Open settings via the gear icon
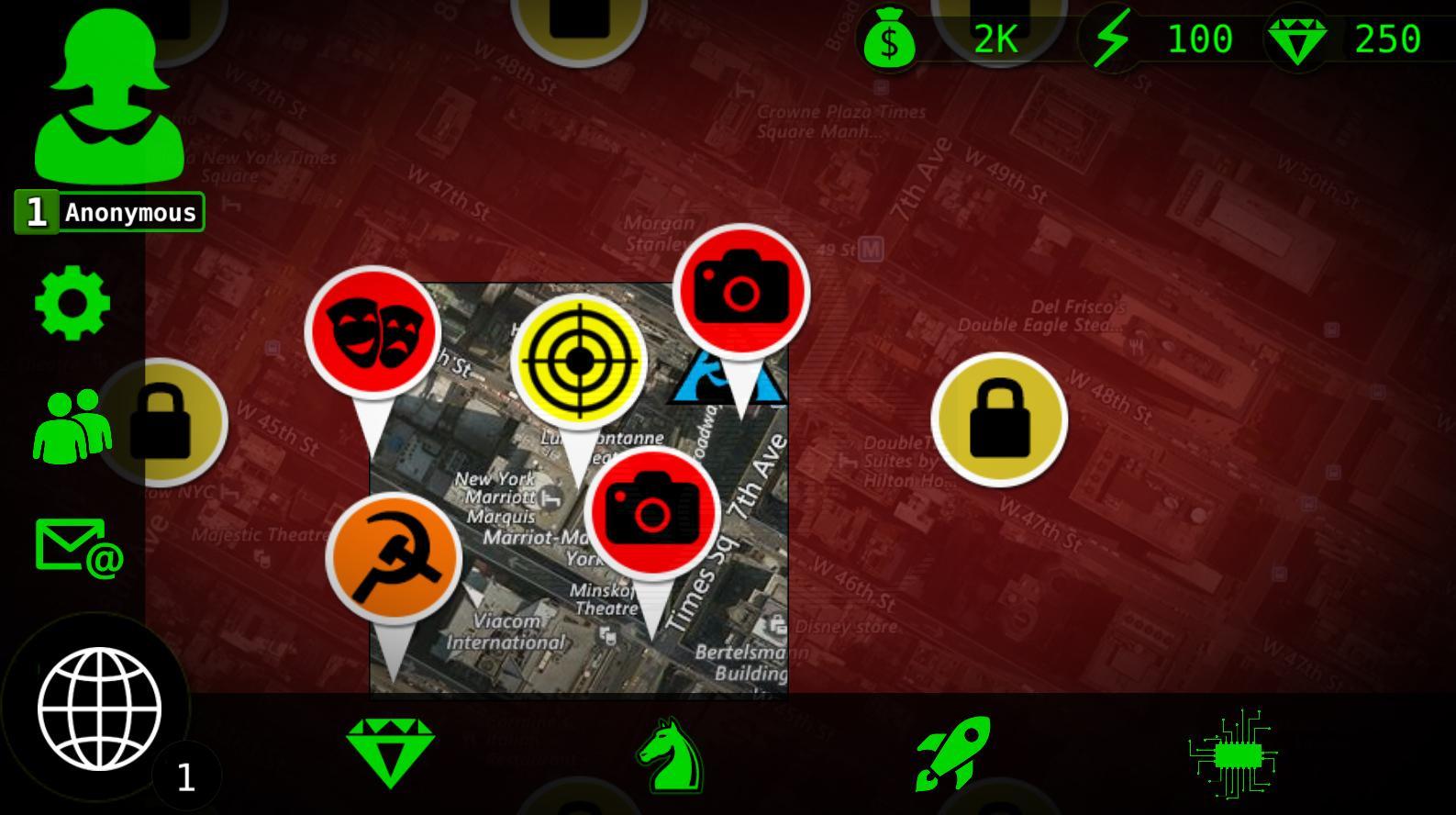The image size is (1456, 815). 73,303
